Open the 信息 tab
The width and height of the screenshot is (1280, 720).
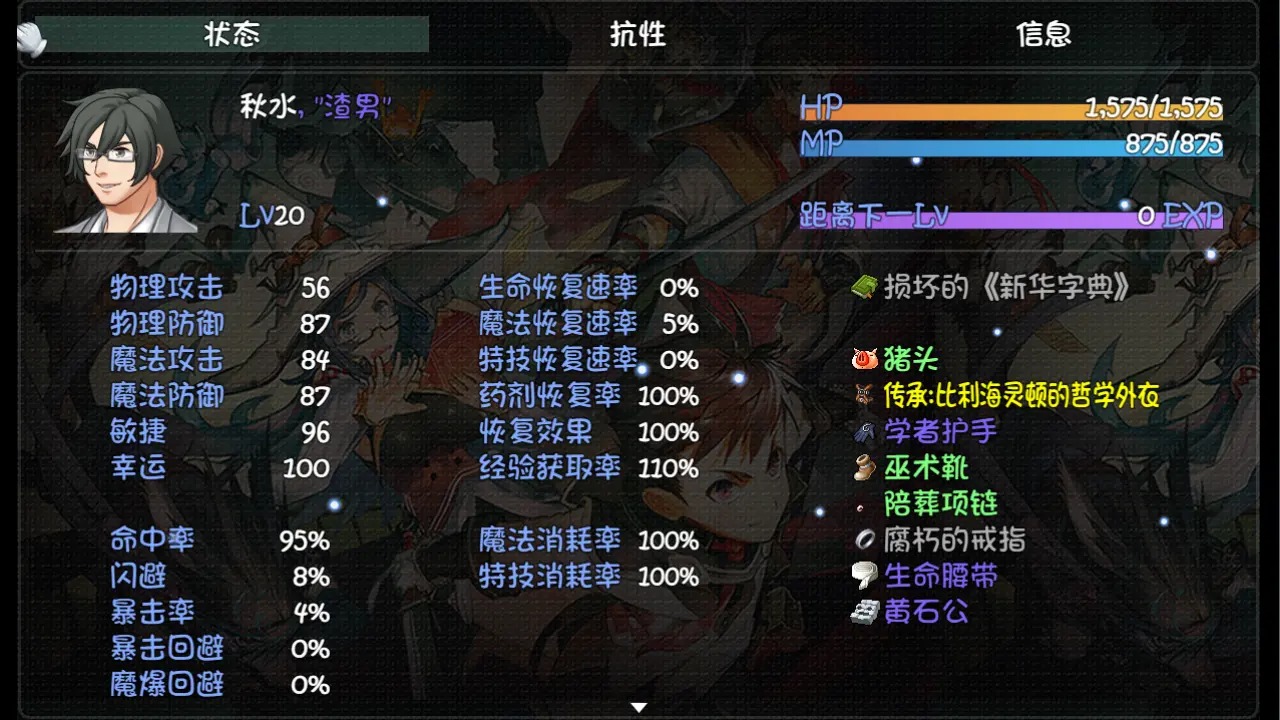tap(1042, 33)
